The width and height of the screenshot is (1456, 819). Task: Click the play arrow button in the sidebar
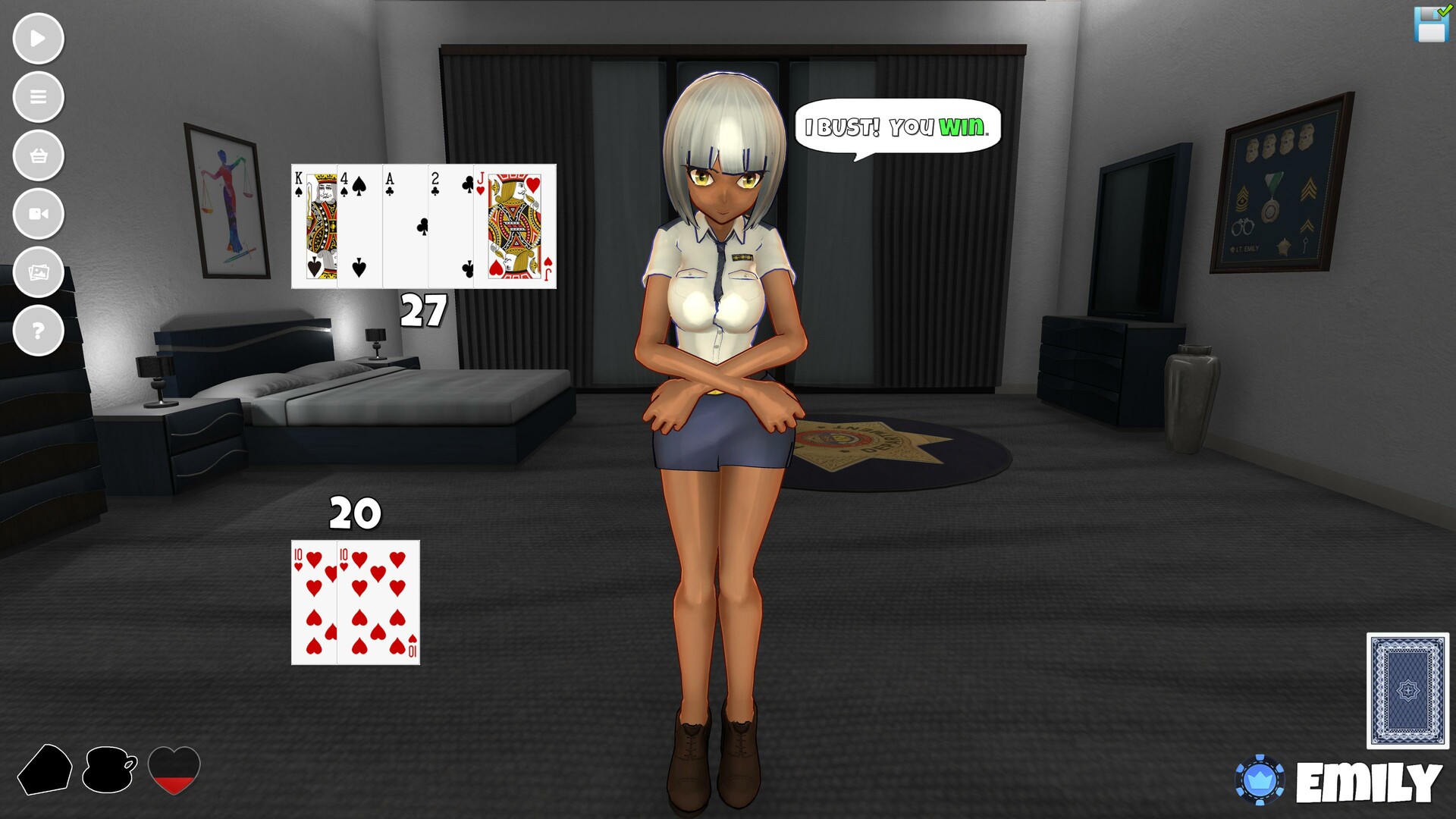(39, 39)
